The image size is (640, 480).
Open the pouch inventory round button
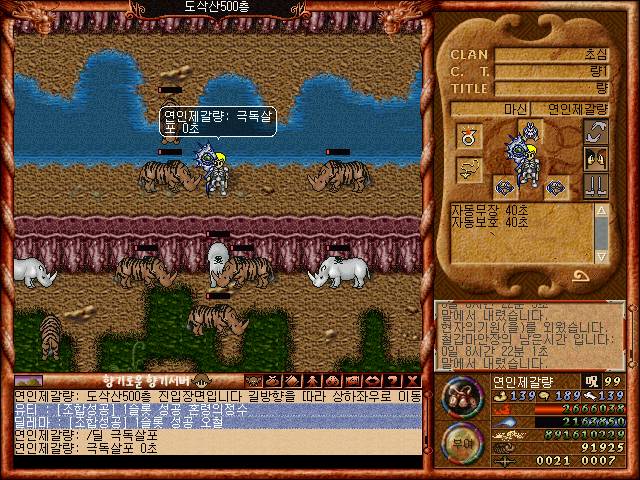(461, 397)
